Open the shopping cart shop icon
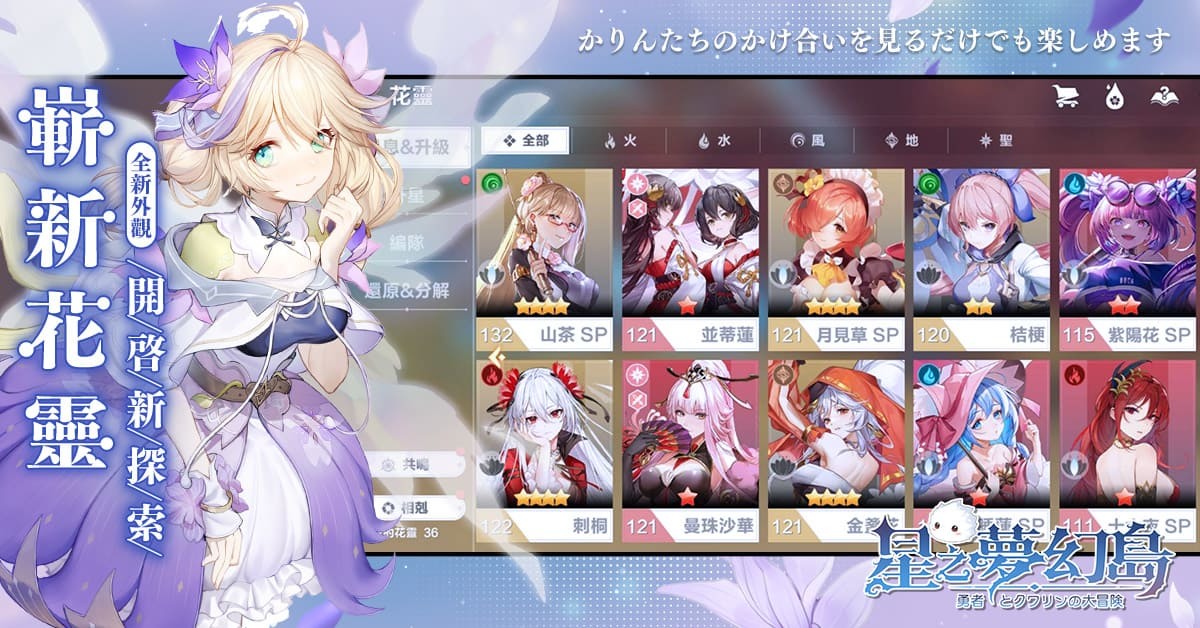 pos(1065,97)
